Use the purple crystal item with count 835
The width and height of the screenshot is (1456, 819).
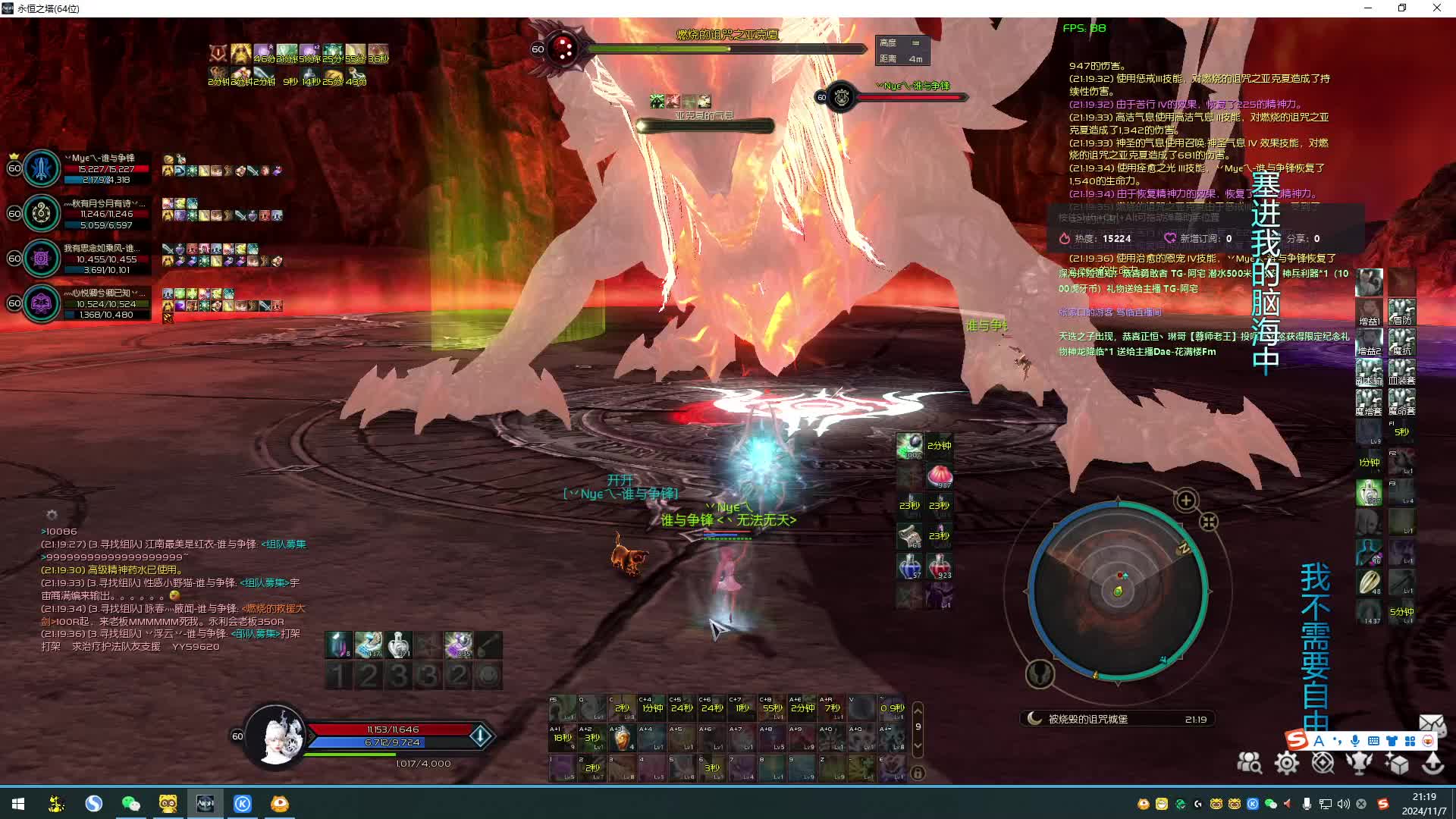coord(458,645)
